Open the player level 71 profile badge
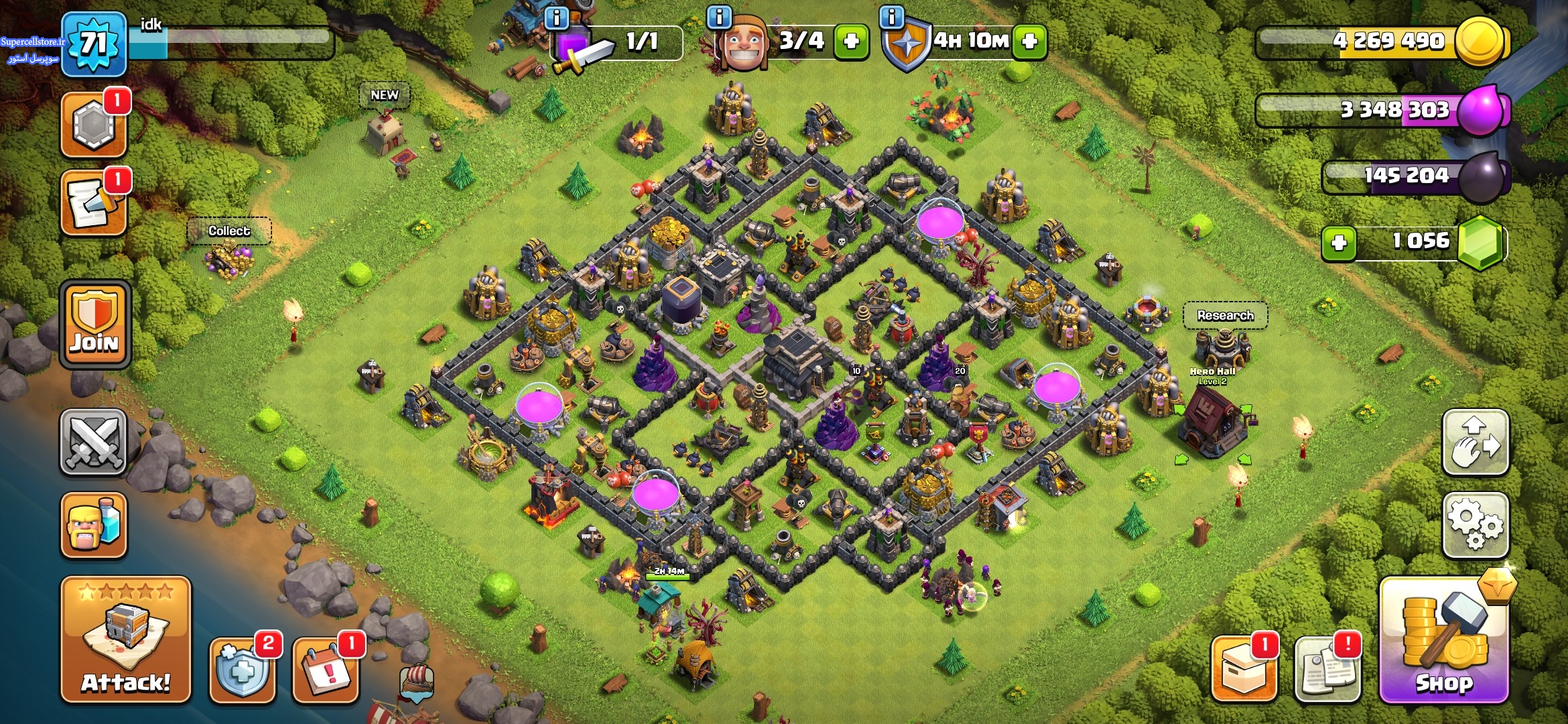Viewport: 1568px width, 724px height. 94,44
